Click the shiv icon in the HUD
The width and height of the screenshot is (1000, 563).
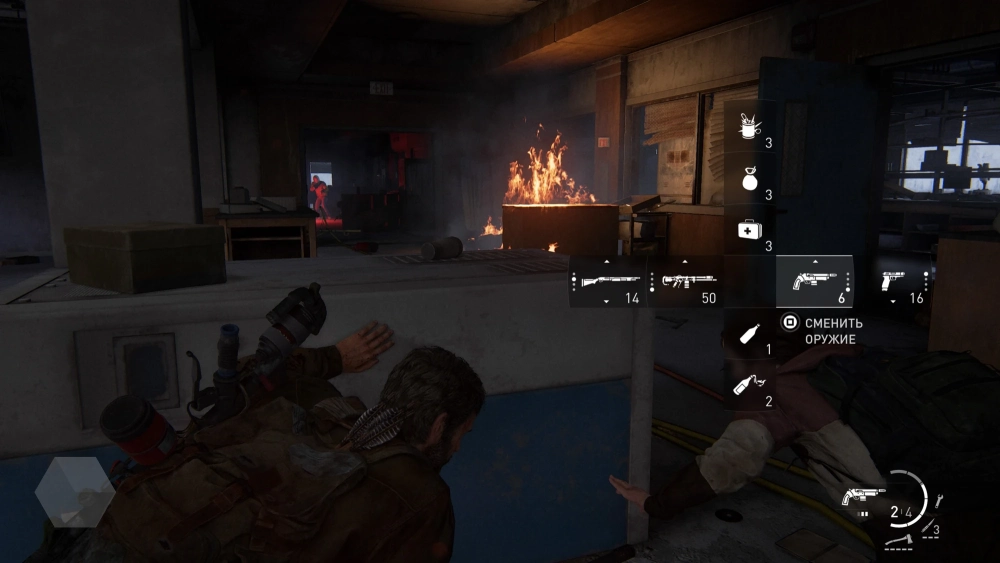tap(929, 524)
